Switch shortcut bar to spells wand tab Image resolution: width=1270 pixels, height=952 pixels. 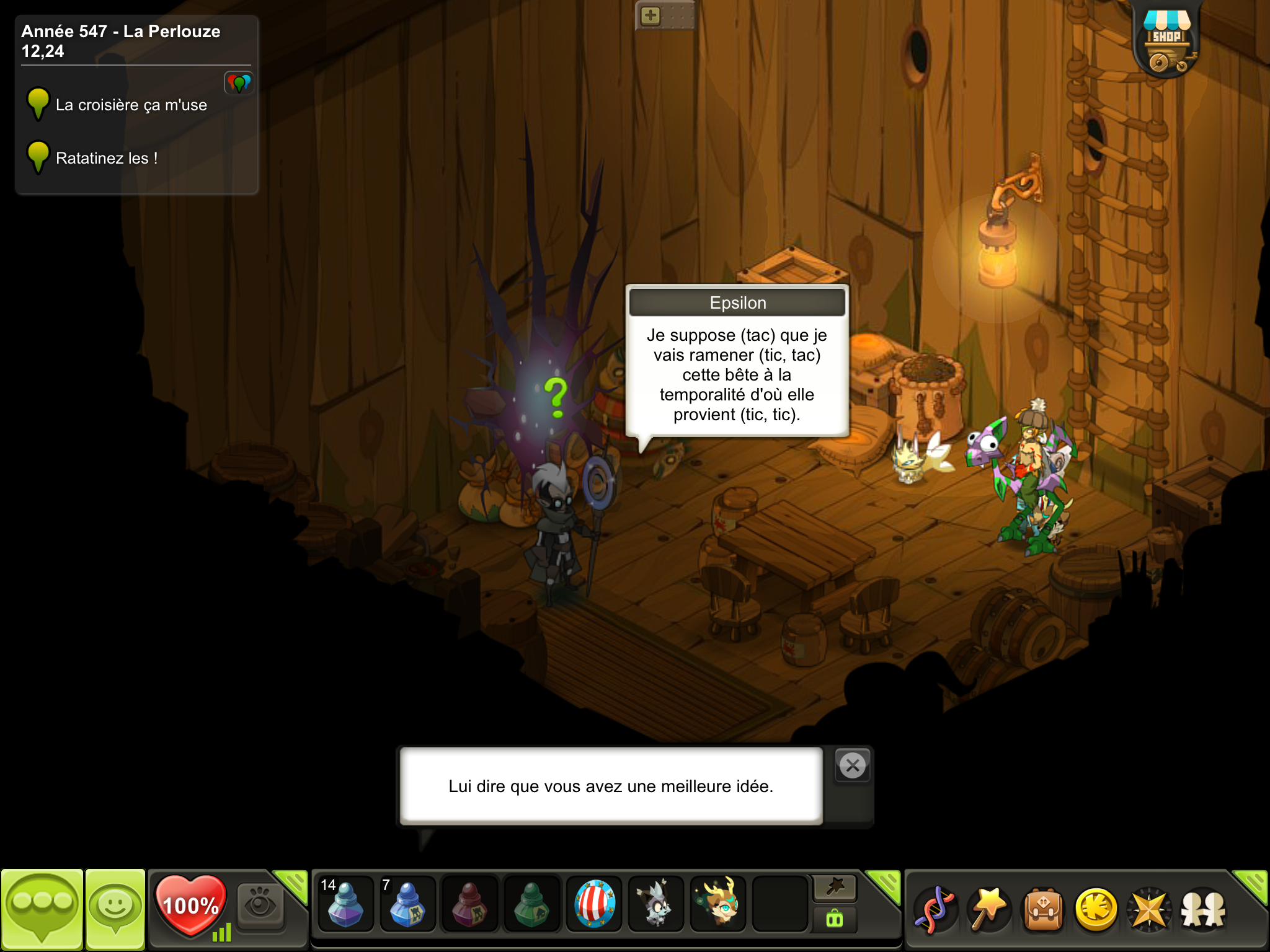988,909
